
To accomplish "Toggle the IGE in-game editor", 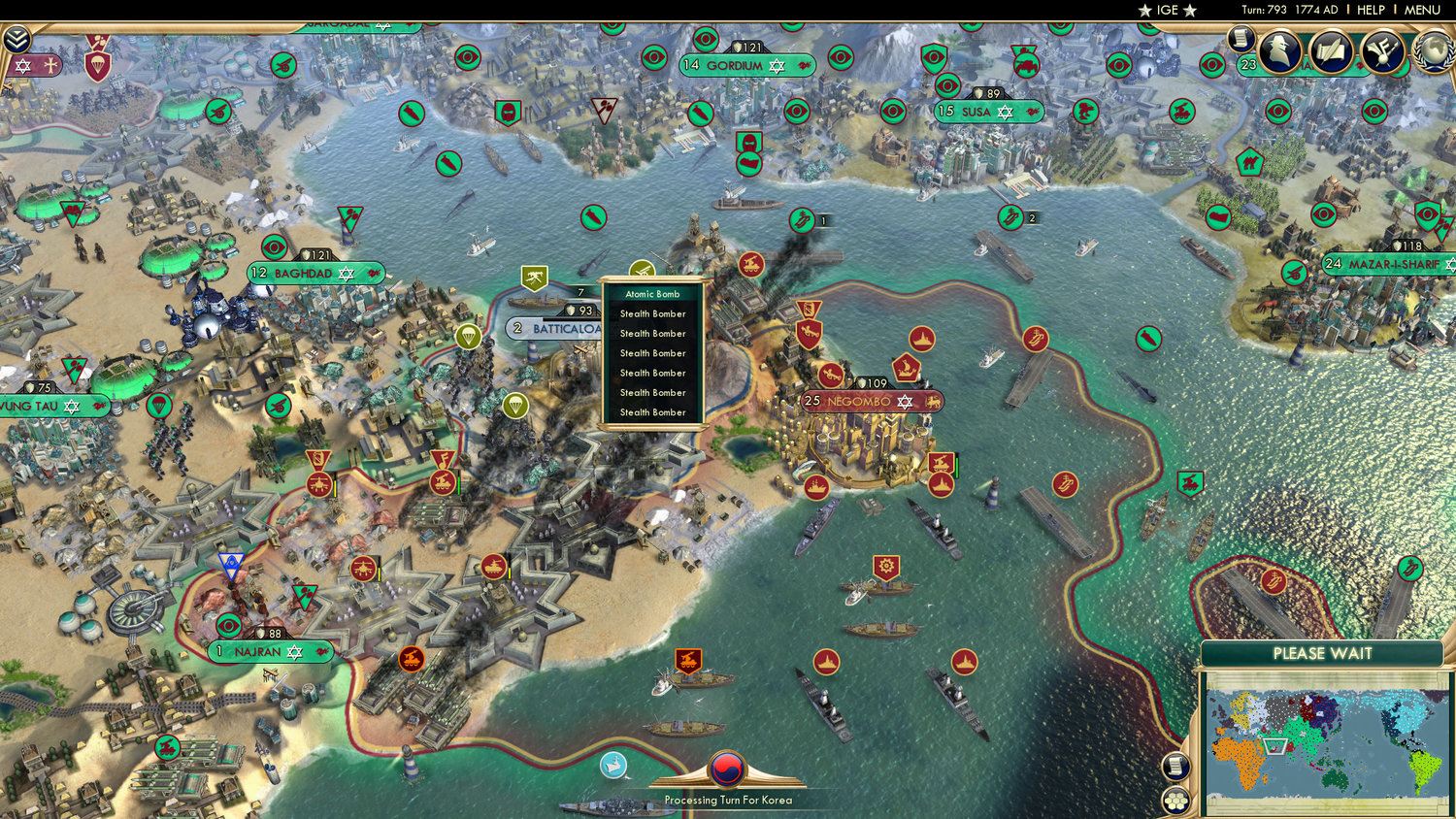I will [x=1168, y=10].
